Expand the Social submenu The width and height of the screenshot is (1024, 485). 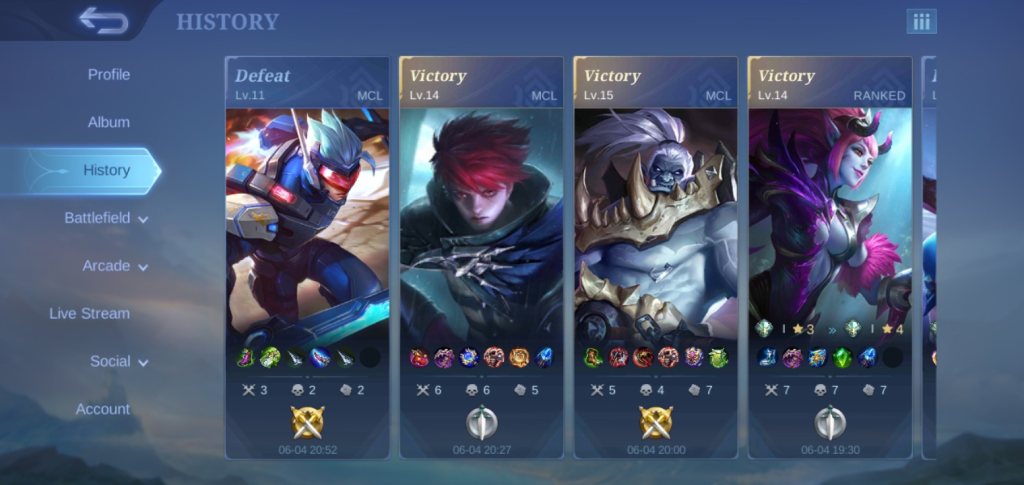(x=118, y=361)
